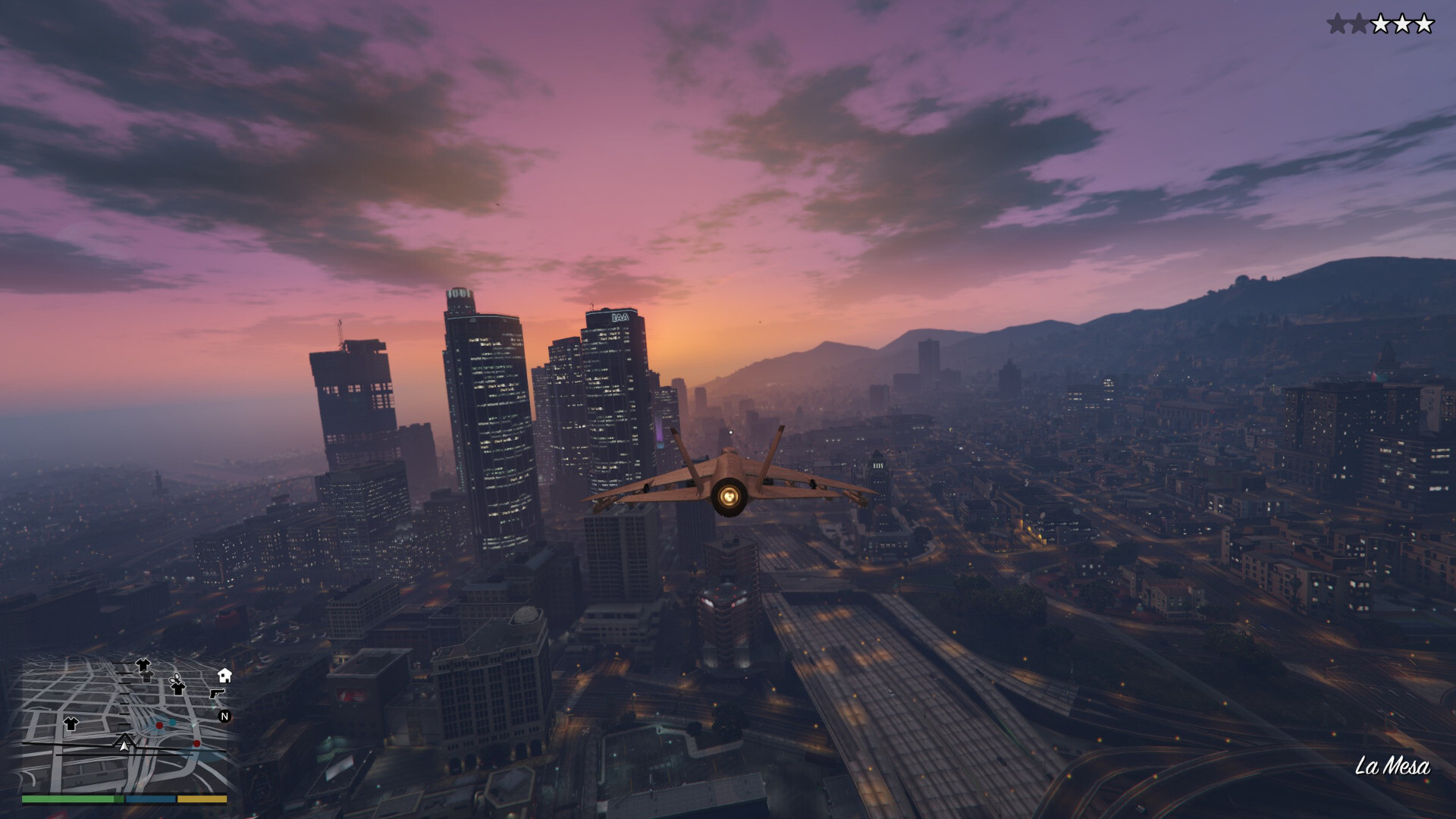1456x819 pixels.
Task: Select the safehouse marker on the minimap
Action: tap(224, 674)
